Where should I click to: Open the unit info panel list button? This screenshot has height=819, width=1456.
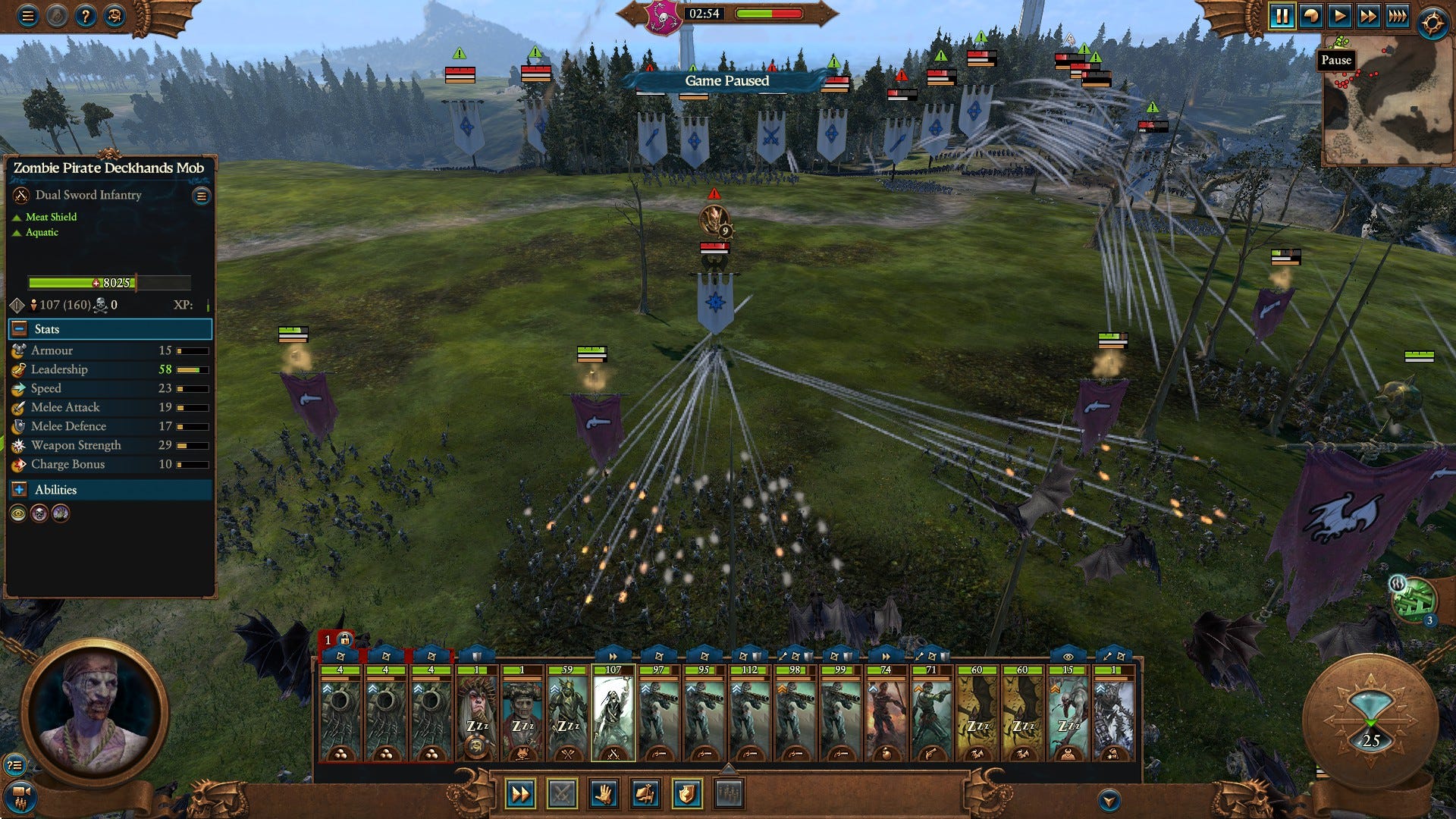pyautogui.click(x=201, y=196)
